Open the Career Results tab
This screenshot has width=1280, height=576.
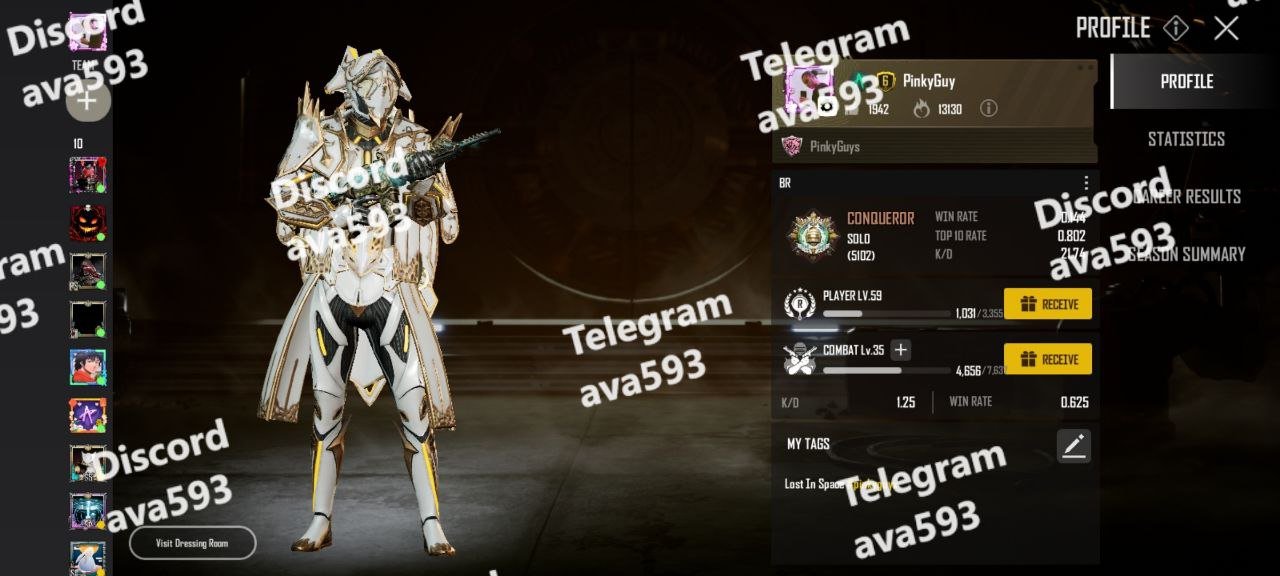tap(1186, 196)
